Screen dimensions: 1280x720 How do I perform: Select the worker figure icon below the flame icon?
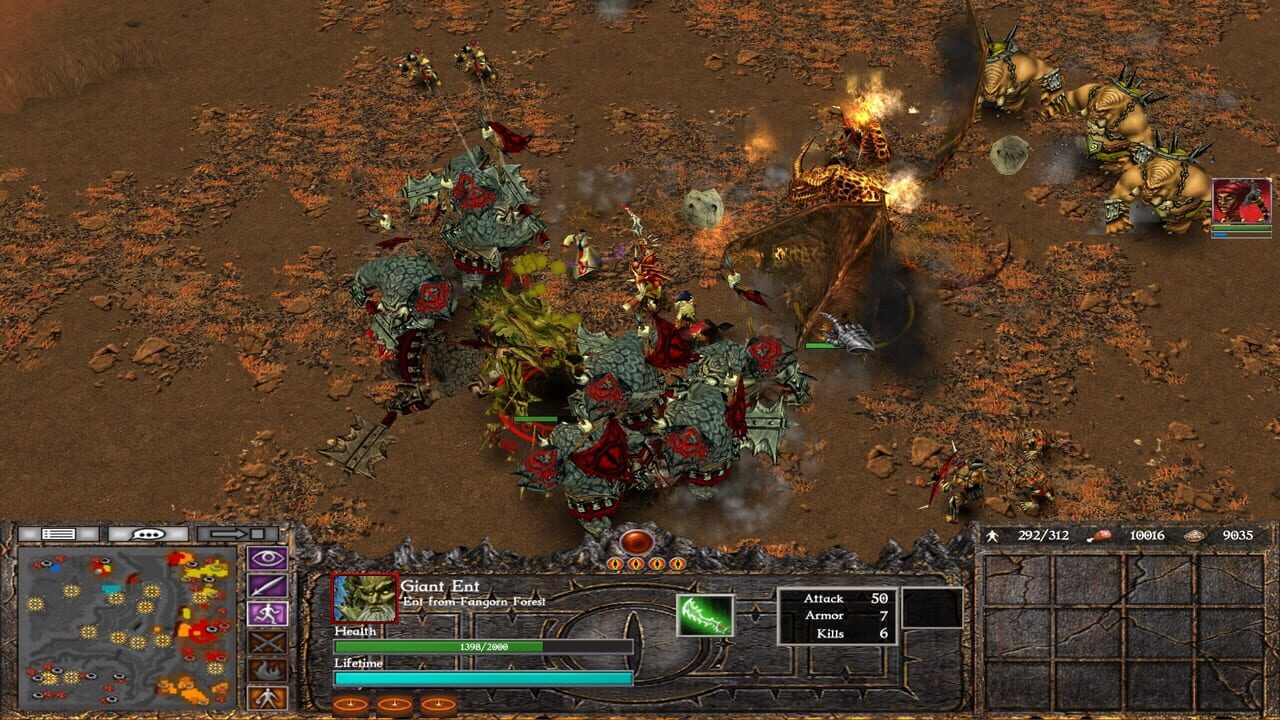click(x=265, y=697)
